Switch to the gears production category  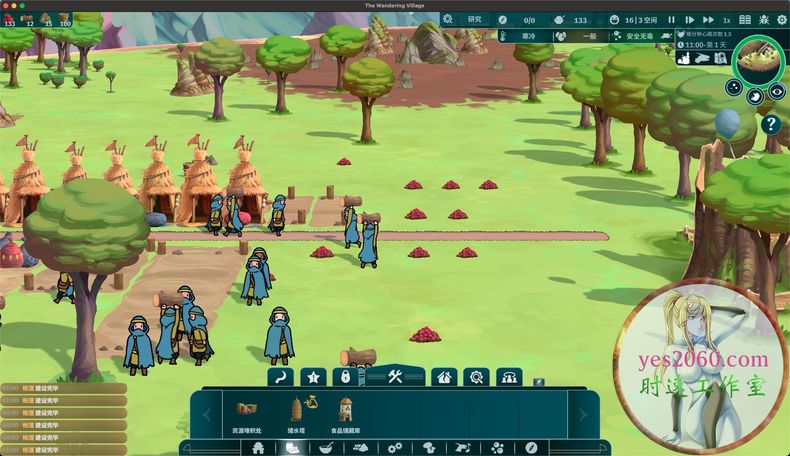394,448
